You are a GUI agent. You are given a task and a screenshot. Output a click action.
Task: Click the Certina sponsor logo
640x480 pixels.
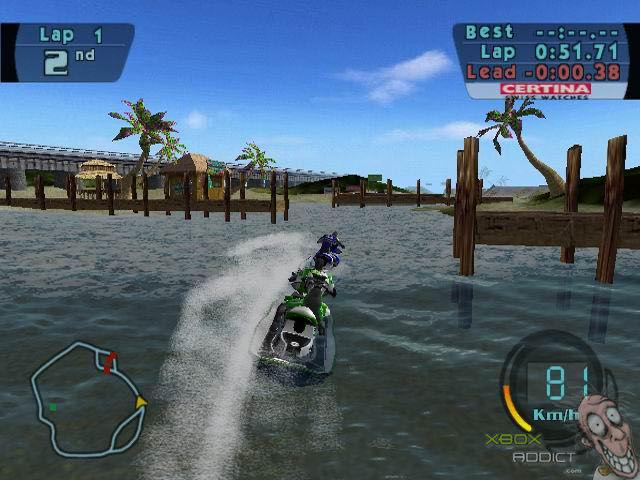click(x=543, y=90)
